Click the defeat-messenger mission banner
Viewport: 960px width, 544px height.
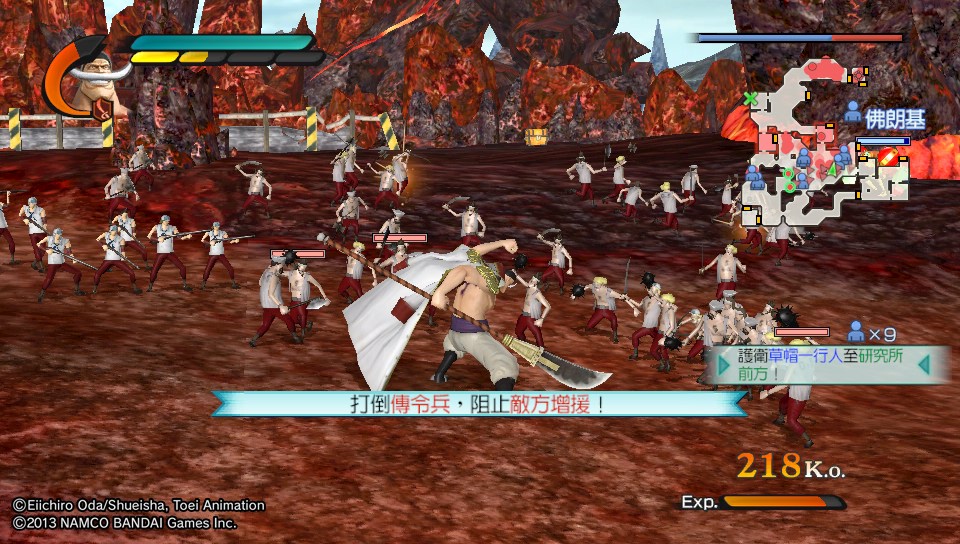click(x=478, y=404)
